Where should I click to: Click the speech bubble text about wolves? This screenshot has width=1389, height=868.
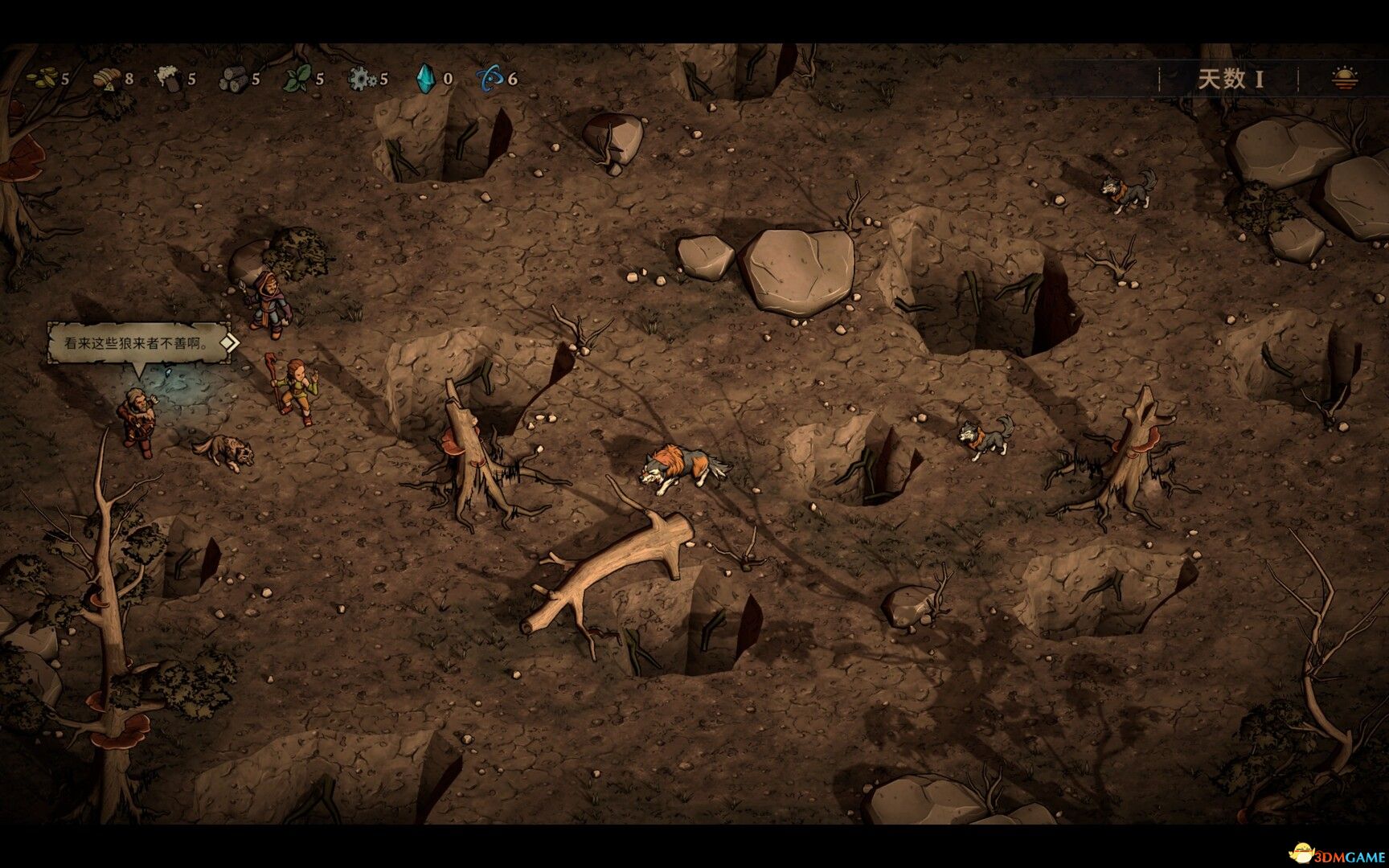pyautogui.click(x=134, y=342)
